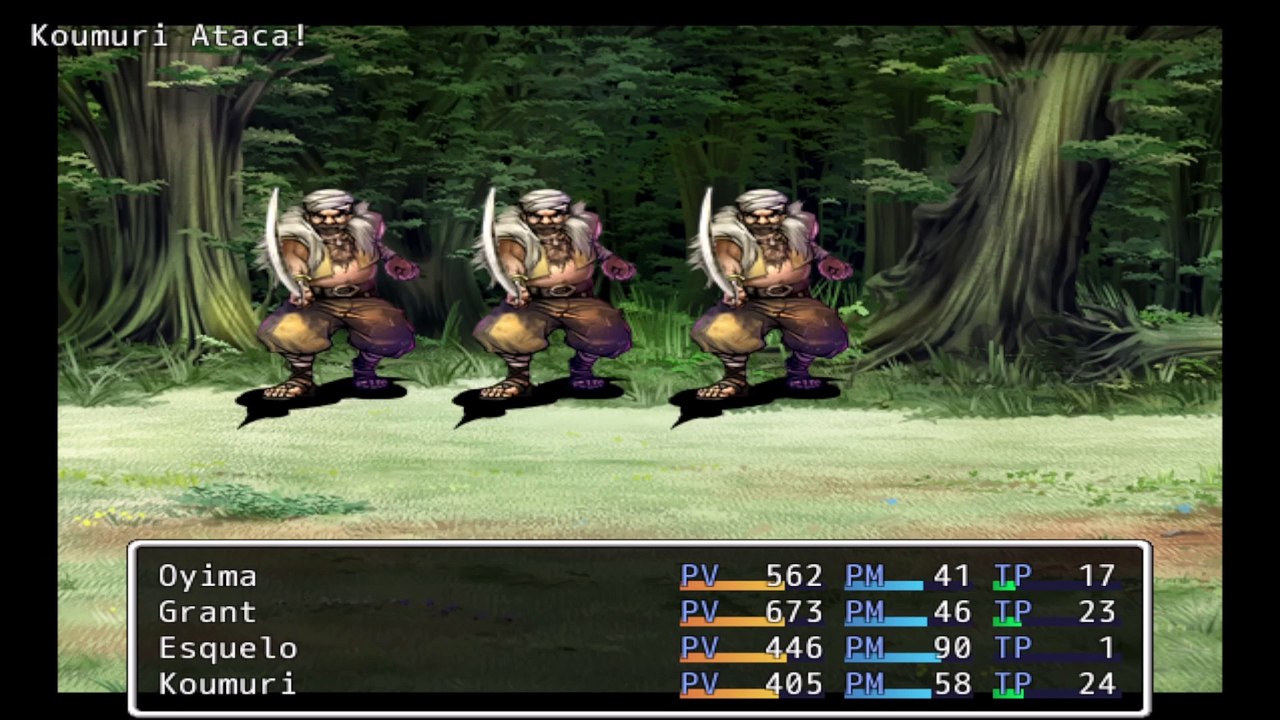
Task: Click Esquelo's party status row
Action: pos(228,648)
